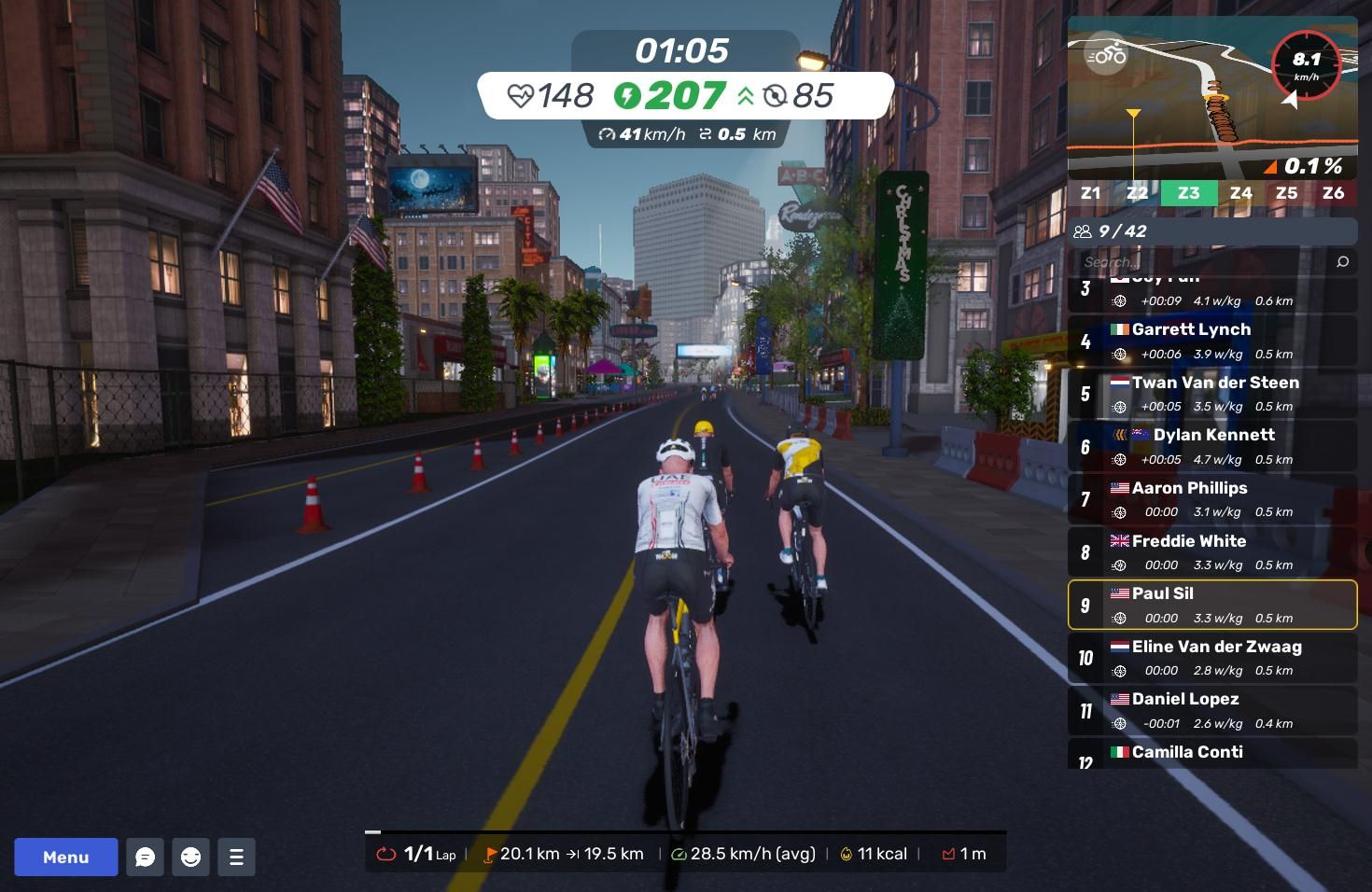Open the smiley emote button
1372x892 pixels.
click(x=190, y=857)
